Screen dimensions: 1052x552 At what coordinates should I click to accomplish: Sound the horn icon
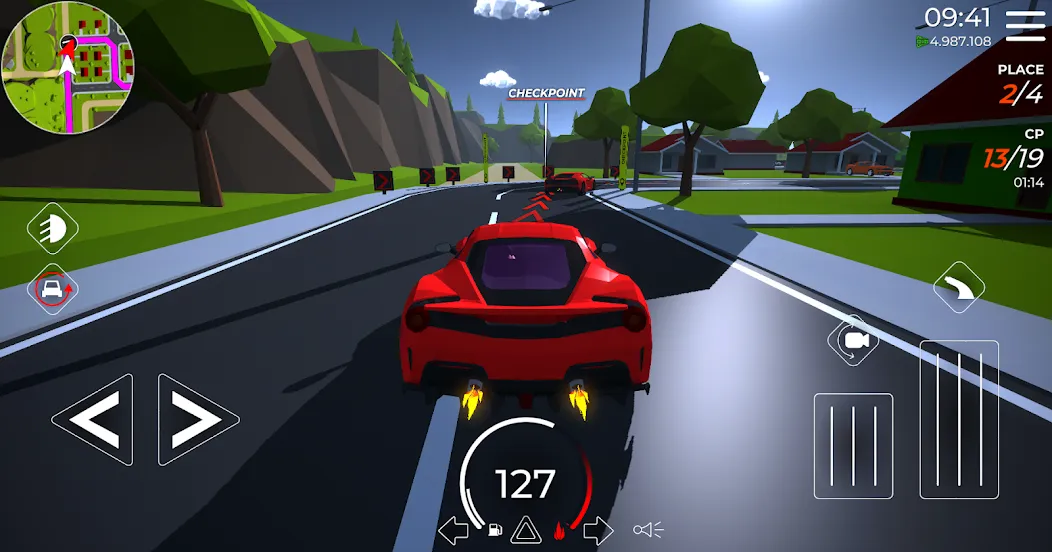coord(648,530)
